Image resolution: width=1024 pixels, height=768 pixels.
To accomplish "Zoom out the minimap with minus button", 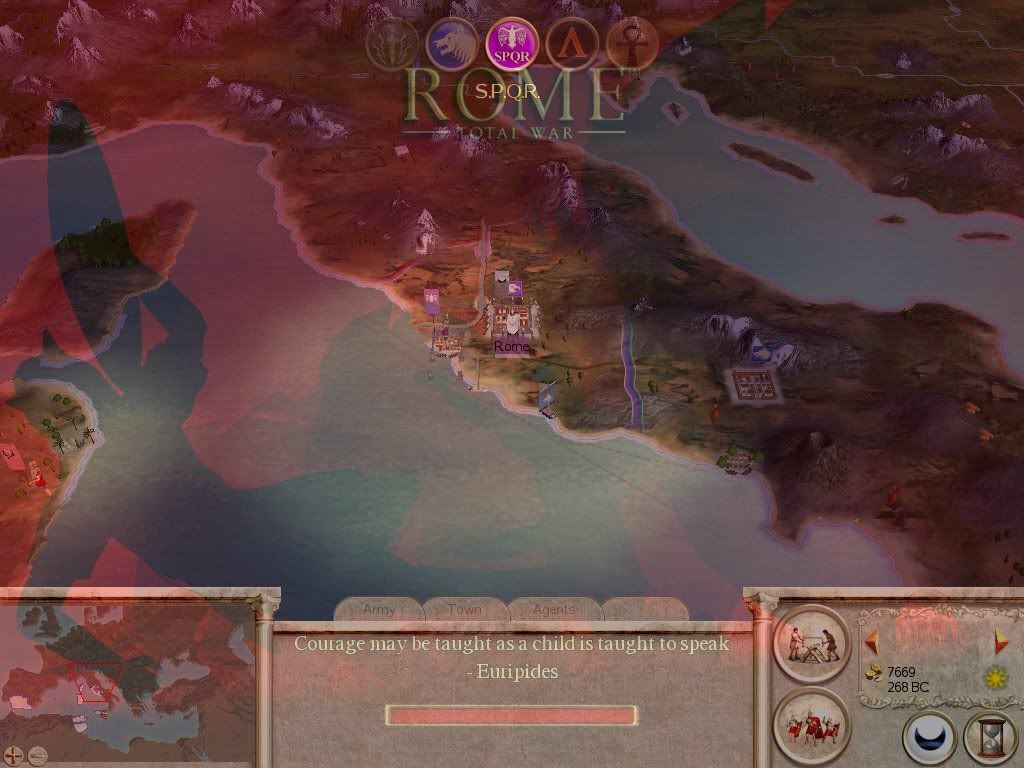I will pyautogui.click(x=37, y=755).
